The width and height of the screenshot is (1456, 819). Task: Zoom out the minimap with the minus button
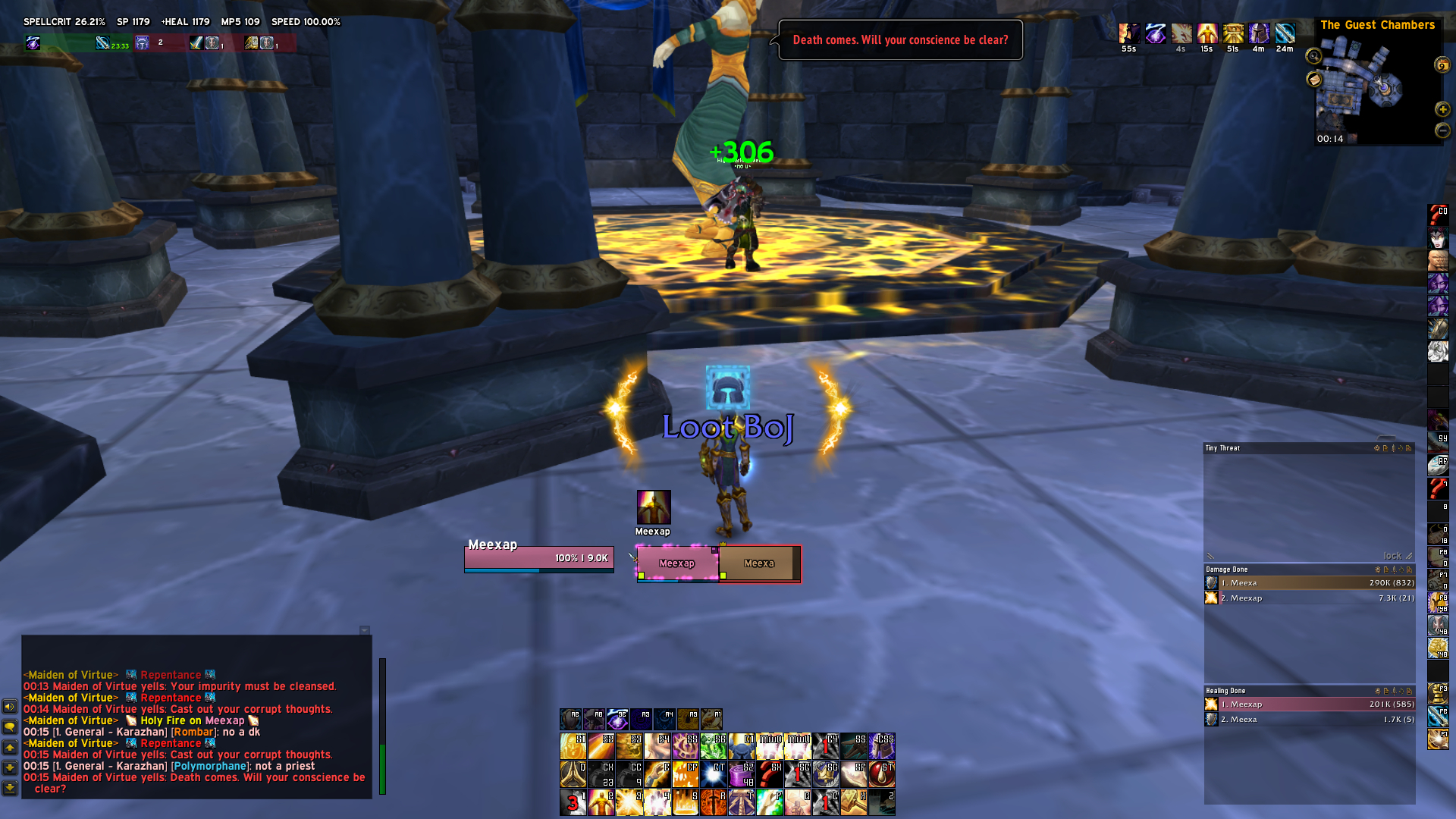pos(1442,130)
